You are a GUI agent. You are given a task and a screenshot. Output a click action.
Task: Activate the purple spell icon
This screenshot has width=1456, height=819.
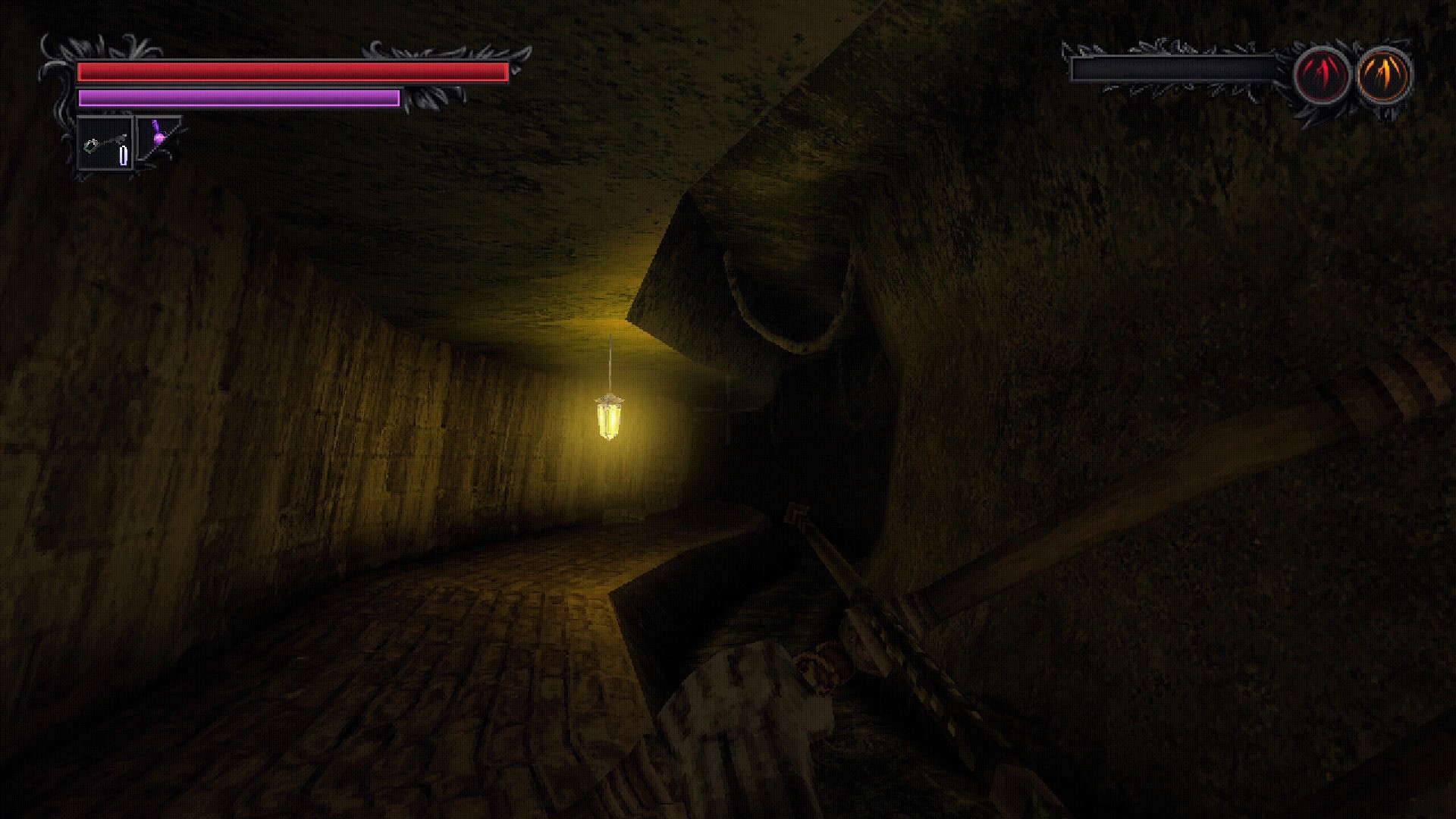(x=158, y=137)
